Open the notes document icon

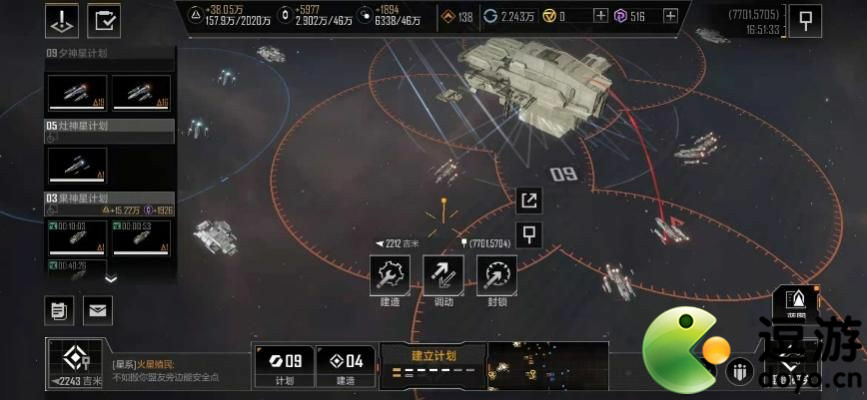60,310
